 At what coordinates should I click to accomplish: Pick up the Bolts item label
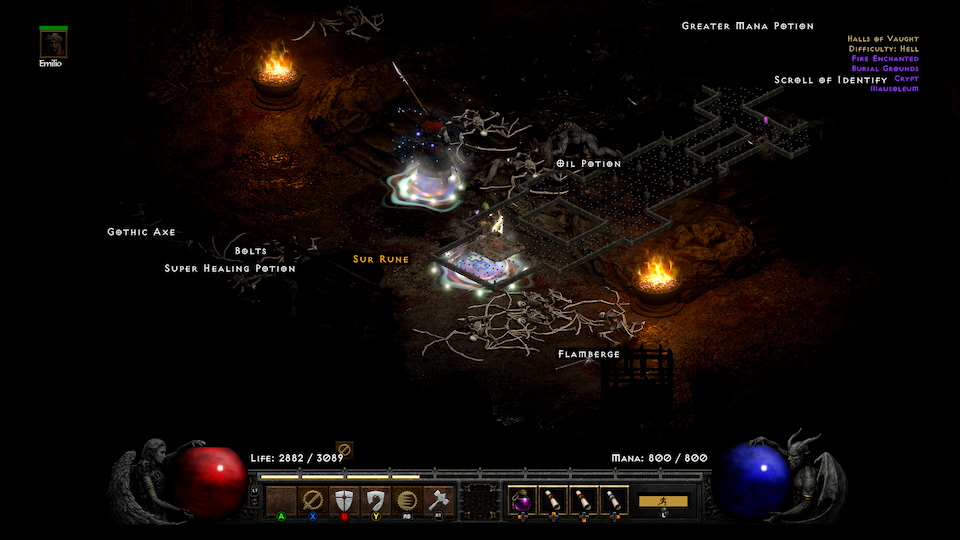(251, 251)
